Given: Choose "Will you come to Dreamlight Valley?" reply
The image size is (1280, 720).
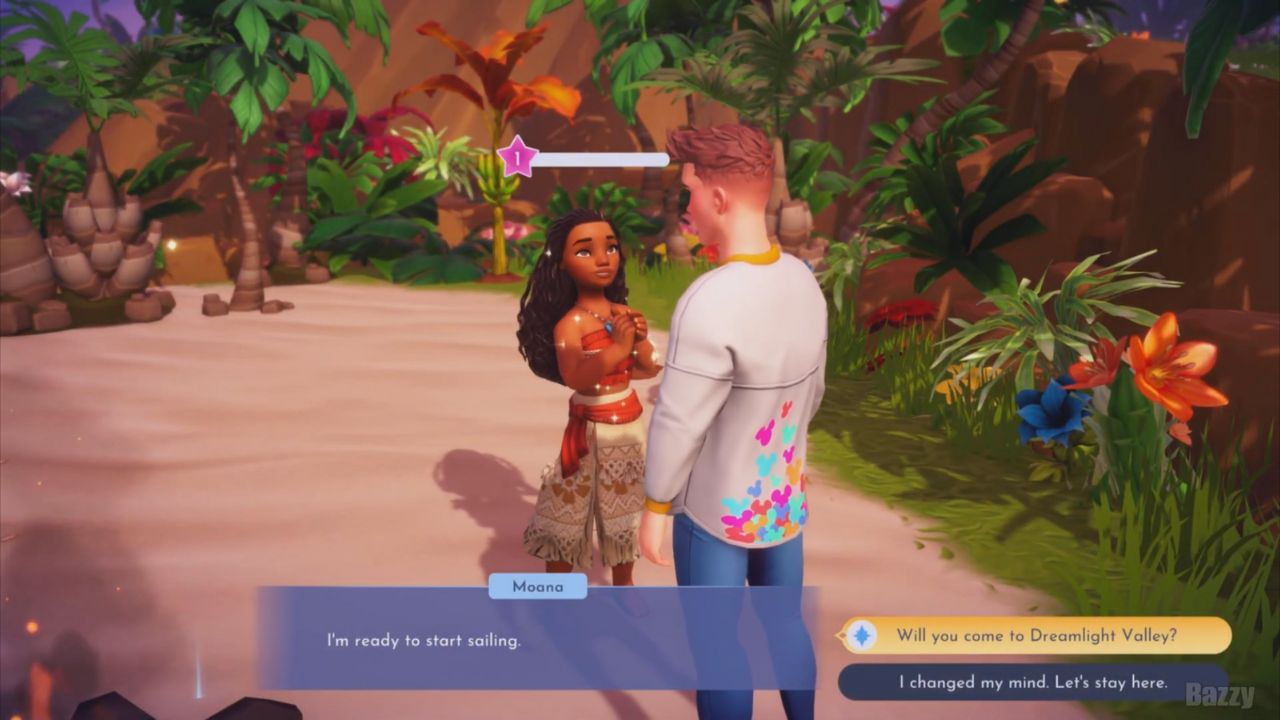Looking at the screenshot, I should 1036,635.
